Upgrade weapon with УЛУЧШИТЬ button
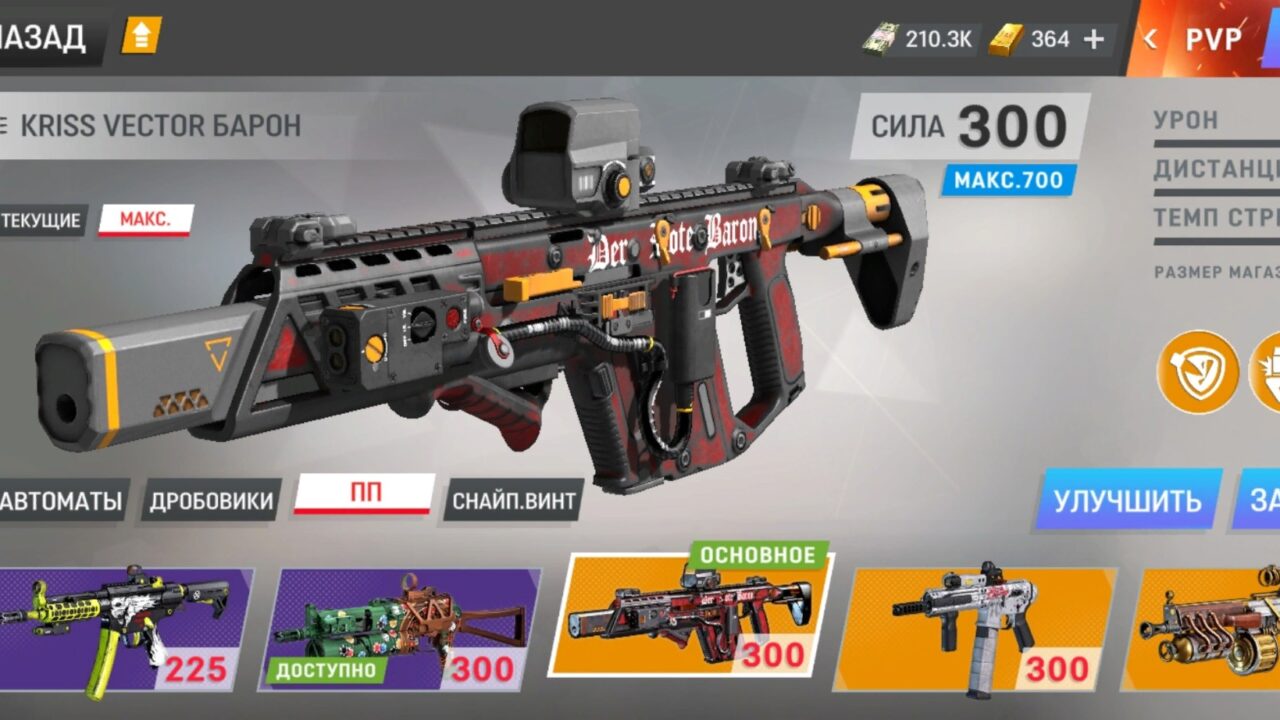Viewport: 1280px width, 720px height. coord(1127,499)
